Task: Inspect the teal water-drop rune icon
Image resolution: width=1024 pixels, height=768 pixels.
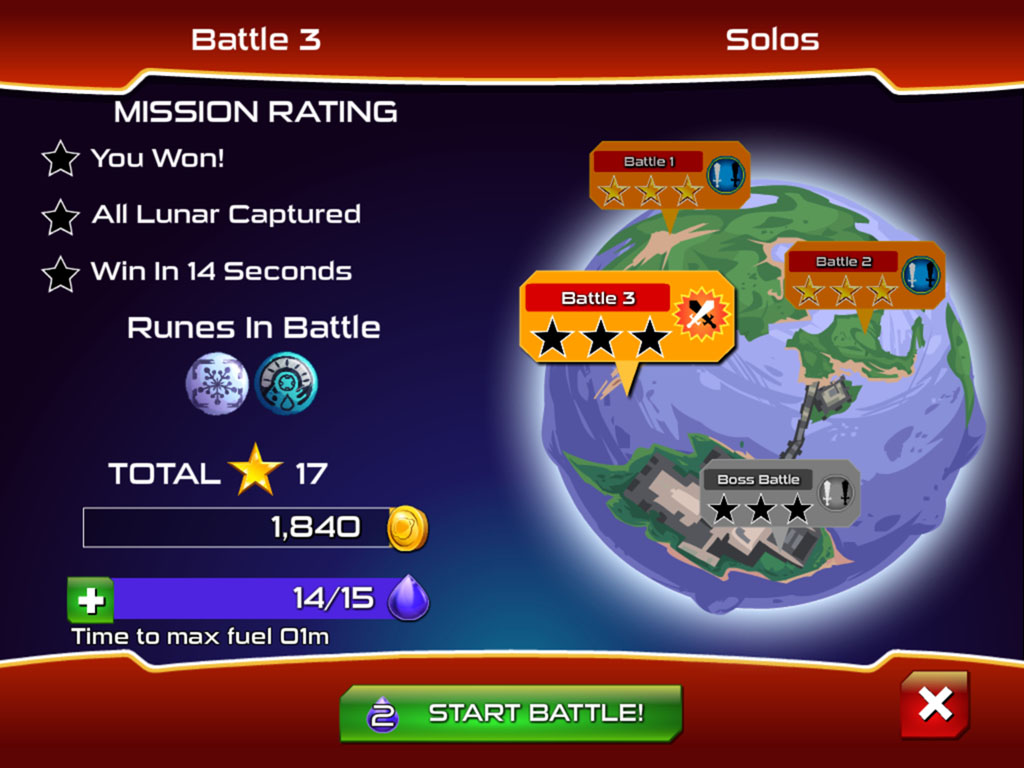Action: pos(286,384)
